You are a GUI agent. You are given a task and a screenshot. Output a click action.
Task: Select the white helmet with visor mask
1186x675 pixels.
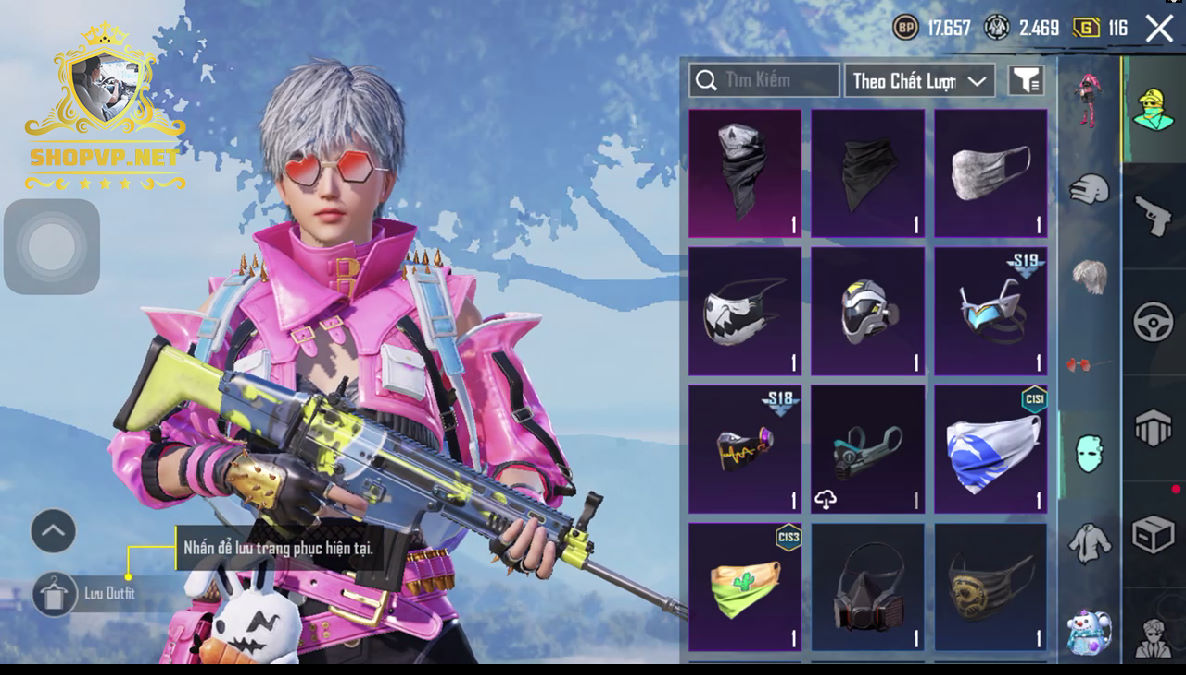(x=868, y=311)
